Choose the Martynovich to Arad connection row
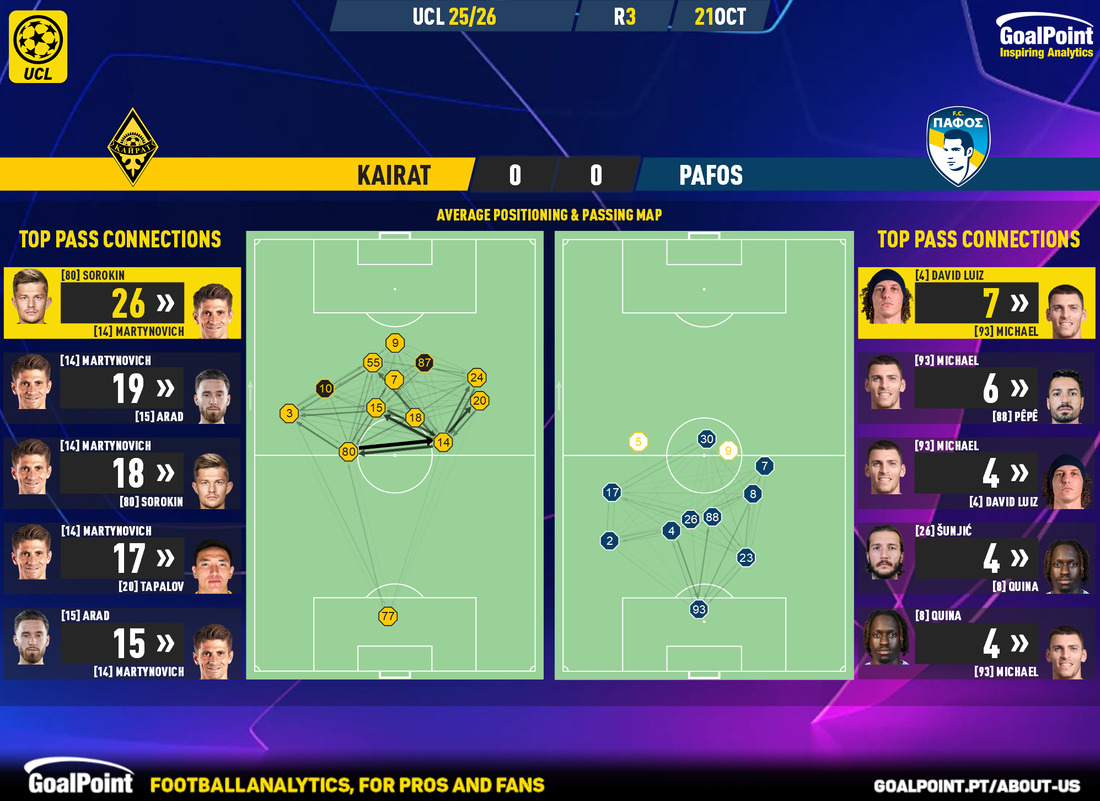 pos(122,388)
